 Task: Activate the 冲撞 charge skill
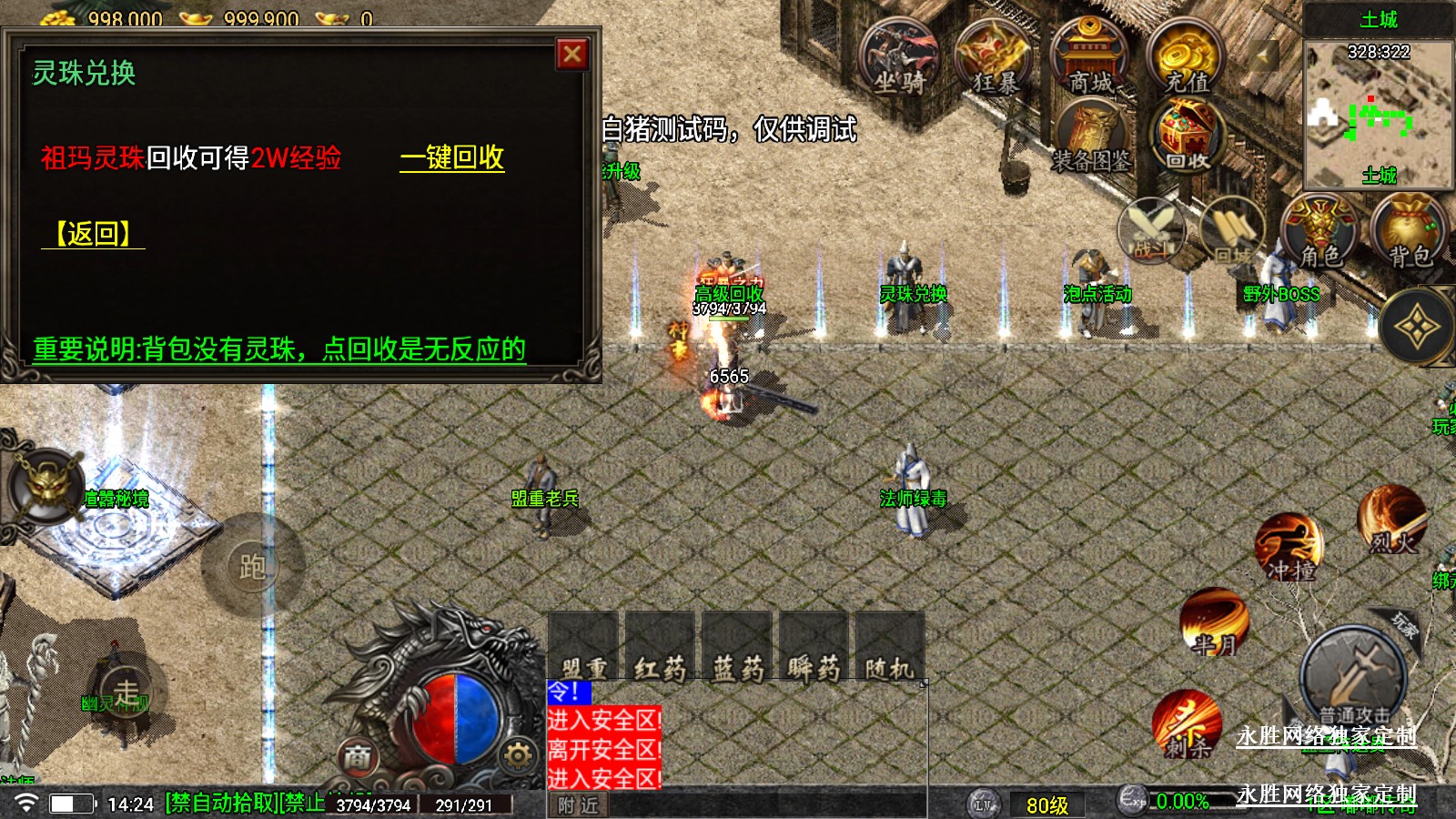coord(1289,548)
